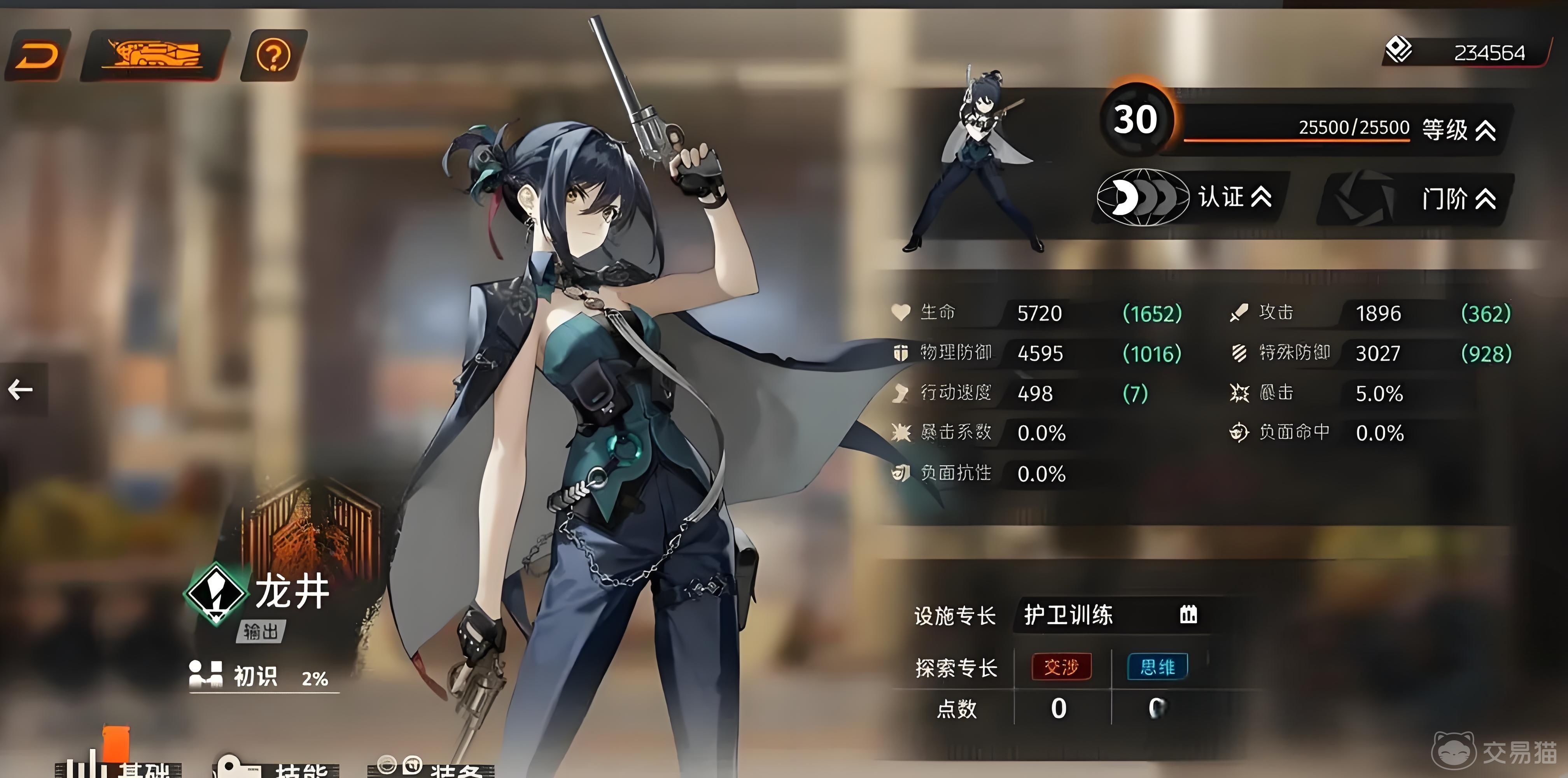
Task: Select the red 交涉 exploration specialty
Action: pos(1061,667)
